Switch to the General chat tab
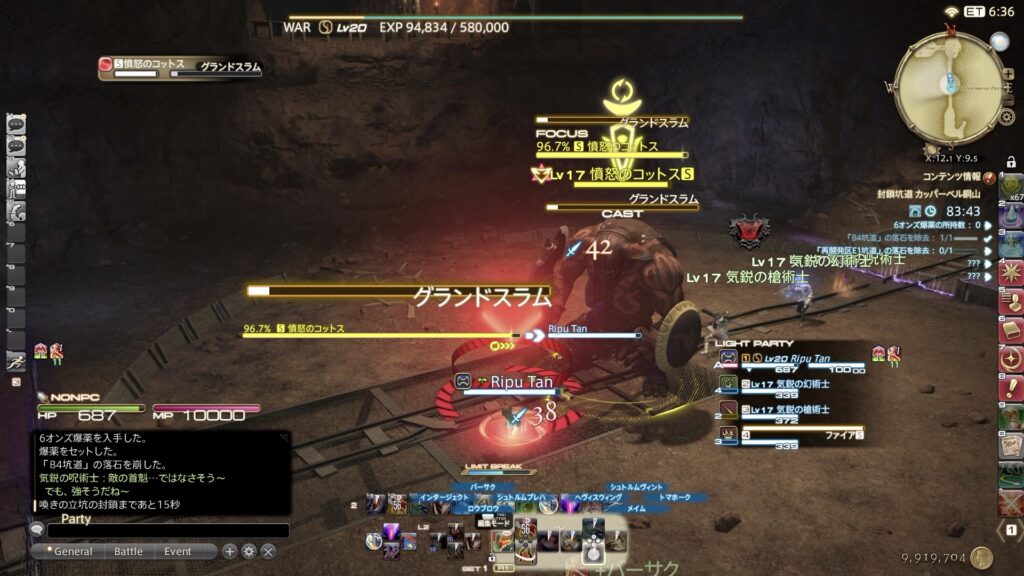Image resolution: width=1024 pixels, height=576 pixels. pyautogui.click(x=73, y=551)
